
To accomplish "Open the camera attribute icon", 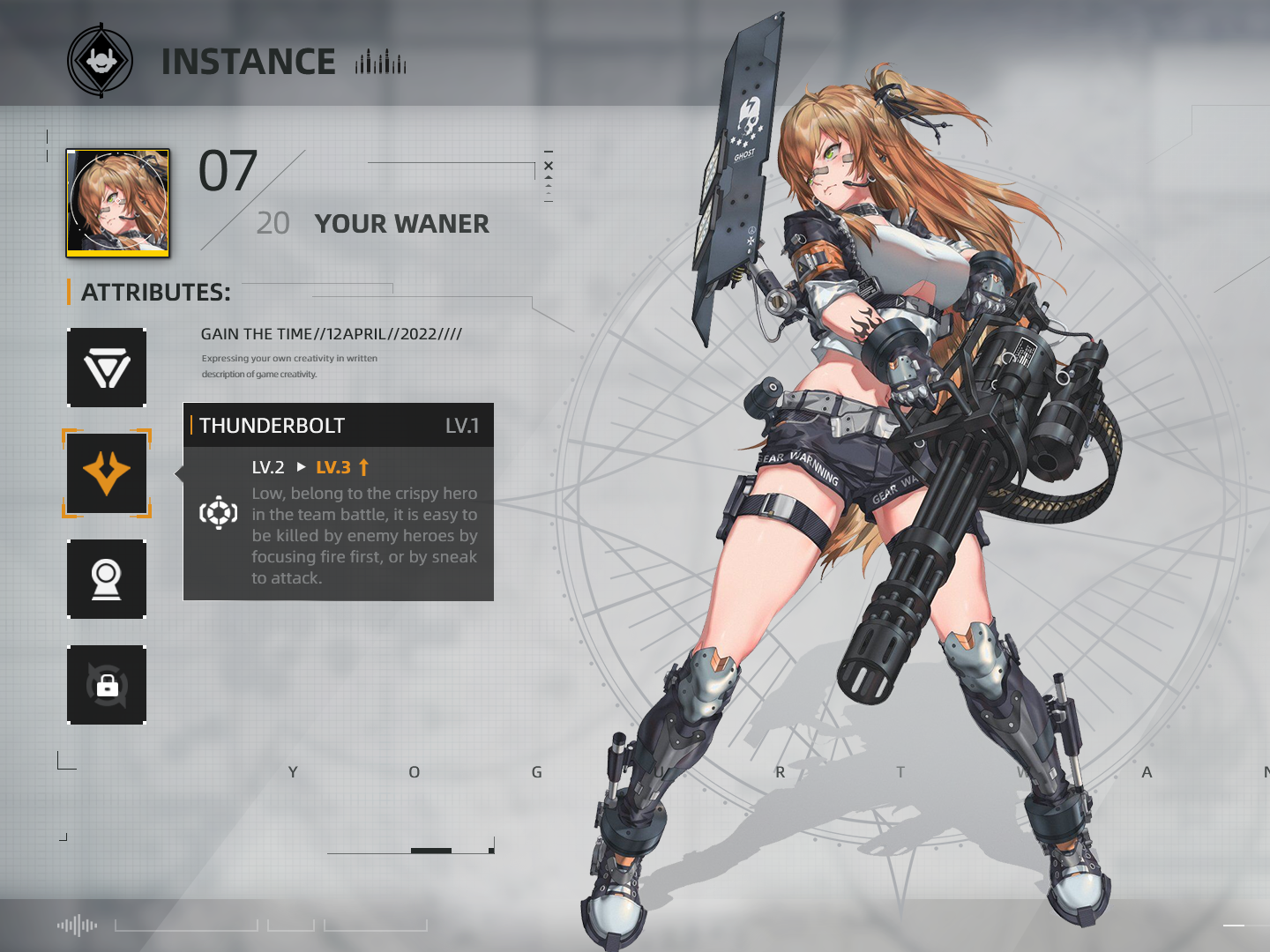I will (107, 579).
